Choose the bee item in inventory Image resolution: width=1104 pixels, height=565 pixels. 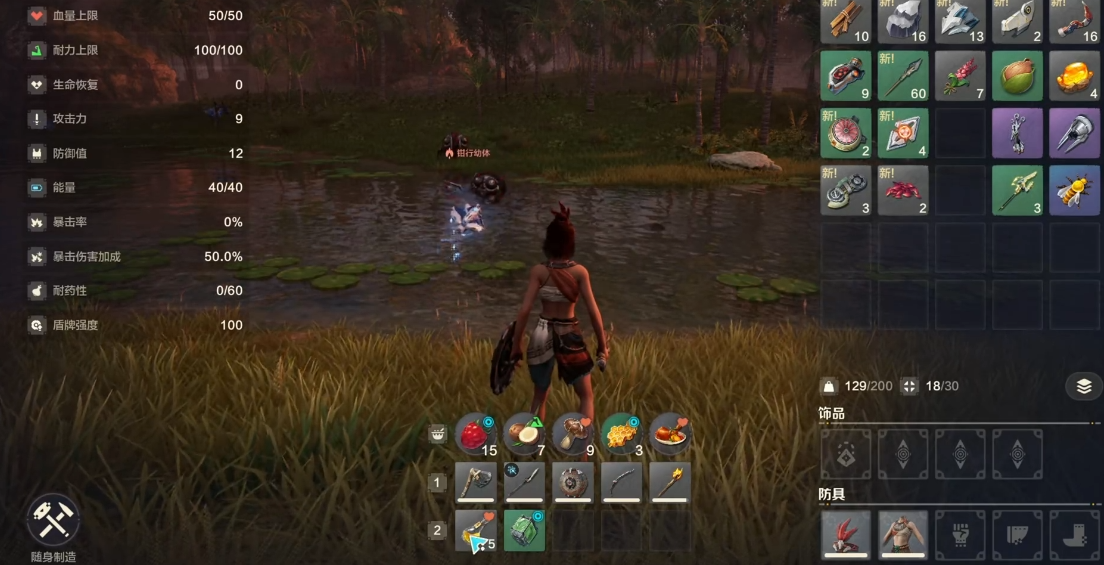click(x=1074, y=190)
